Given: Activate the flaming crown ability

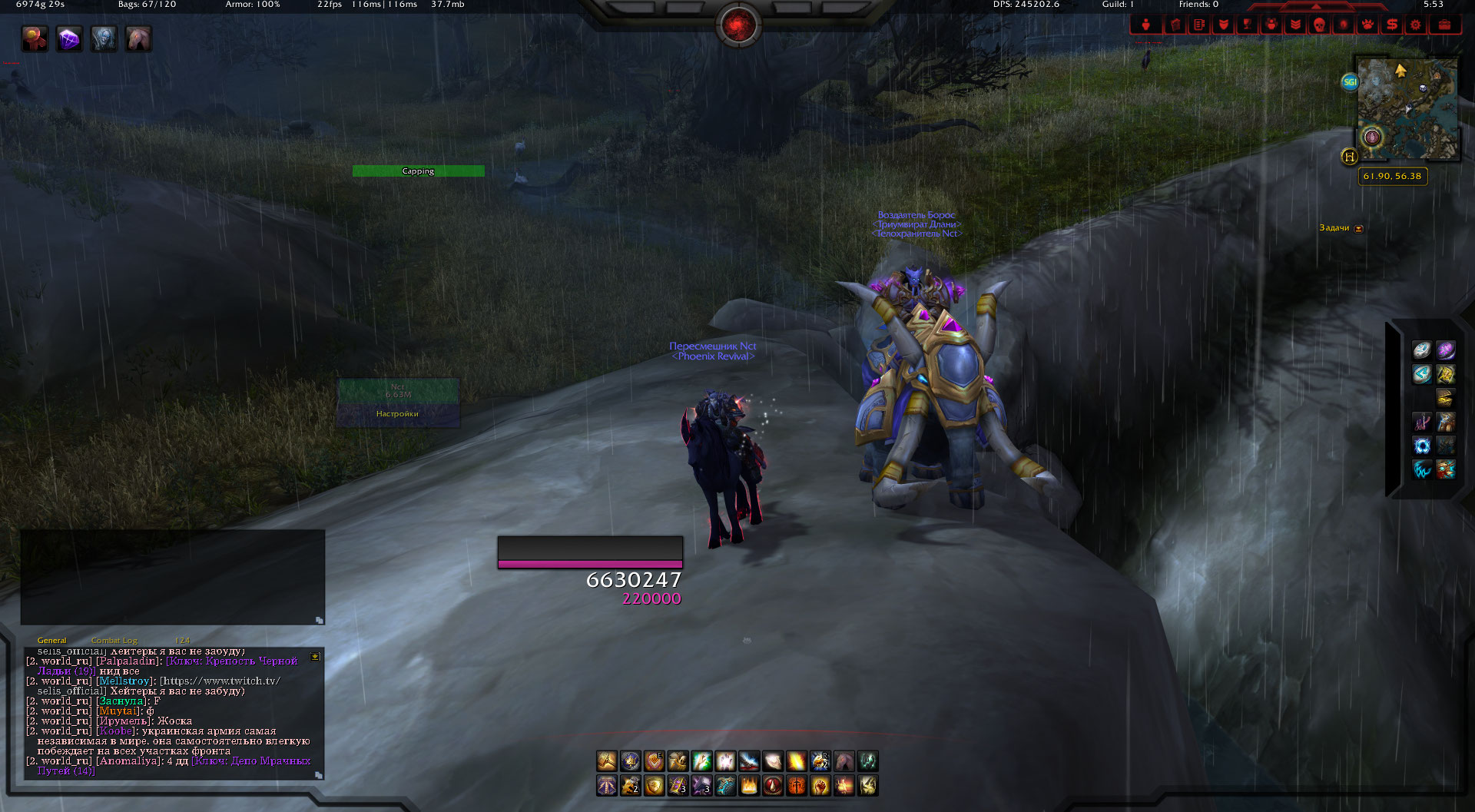Looking at the screenshot, I should (x=749, y=786).
